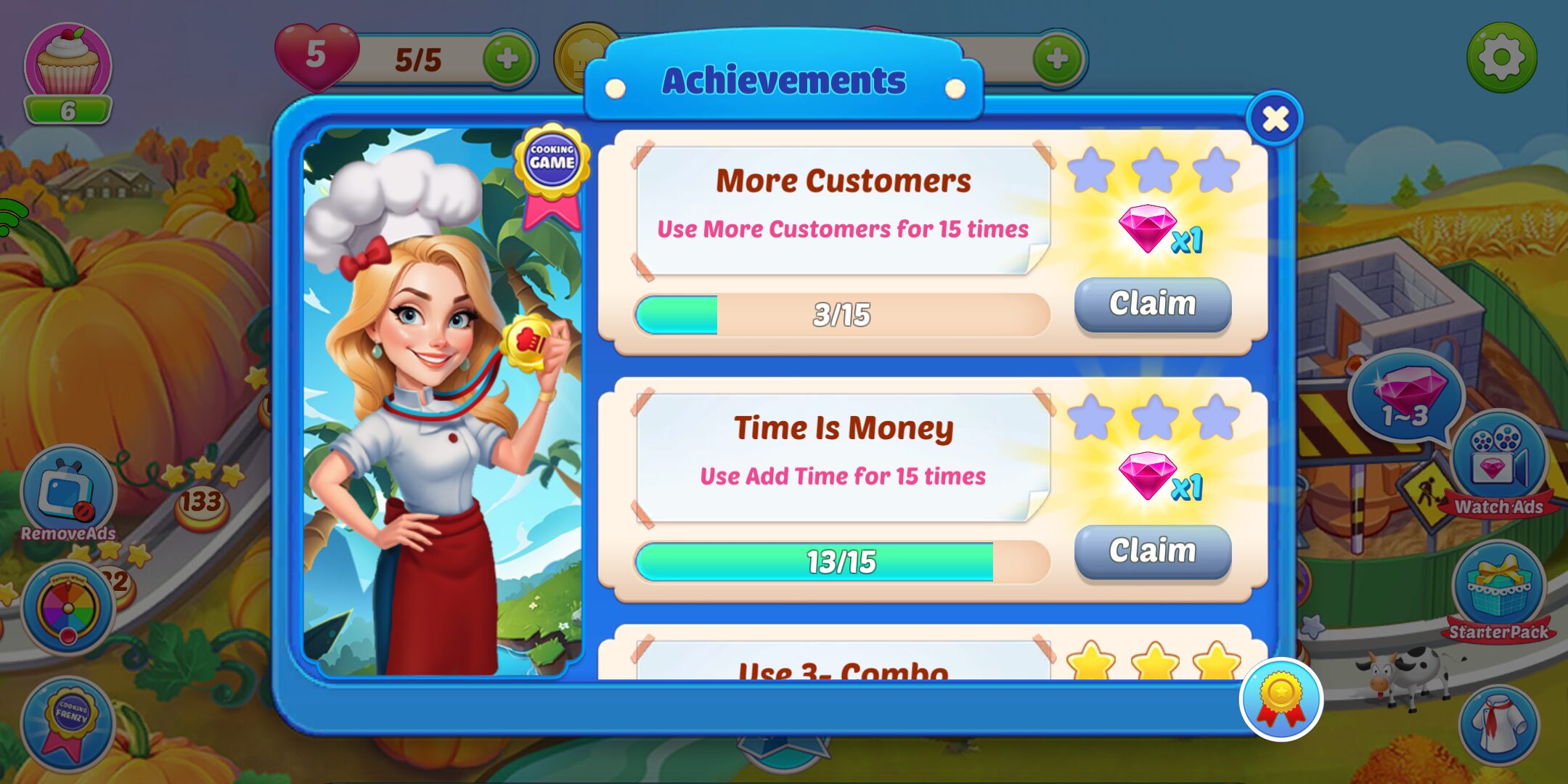Claim the Time Is Money reward
The image size is (1568, 784).
[x=1153, y=552]
